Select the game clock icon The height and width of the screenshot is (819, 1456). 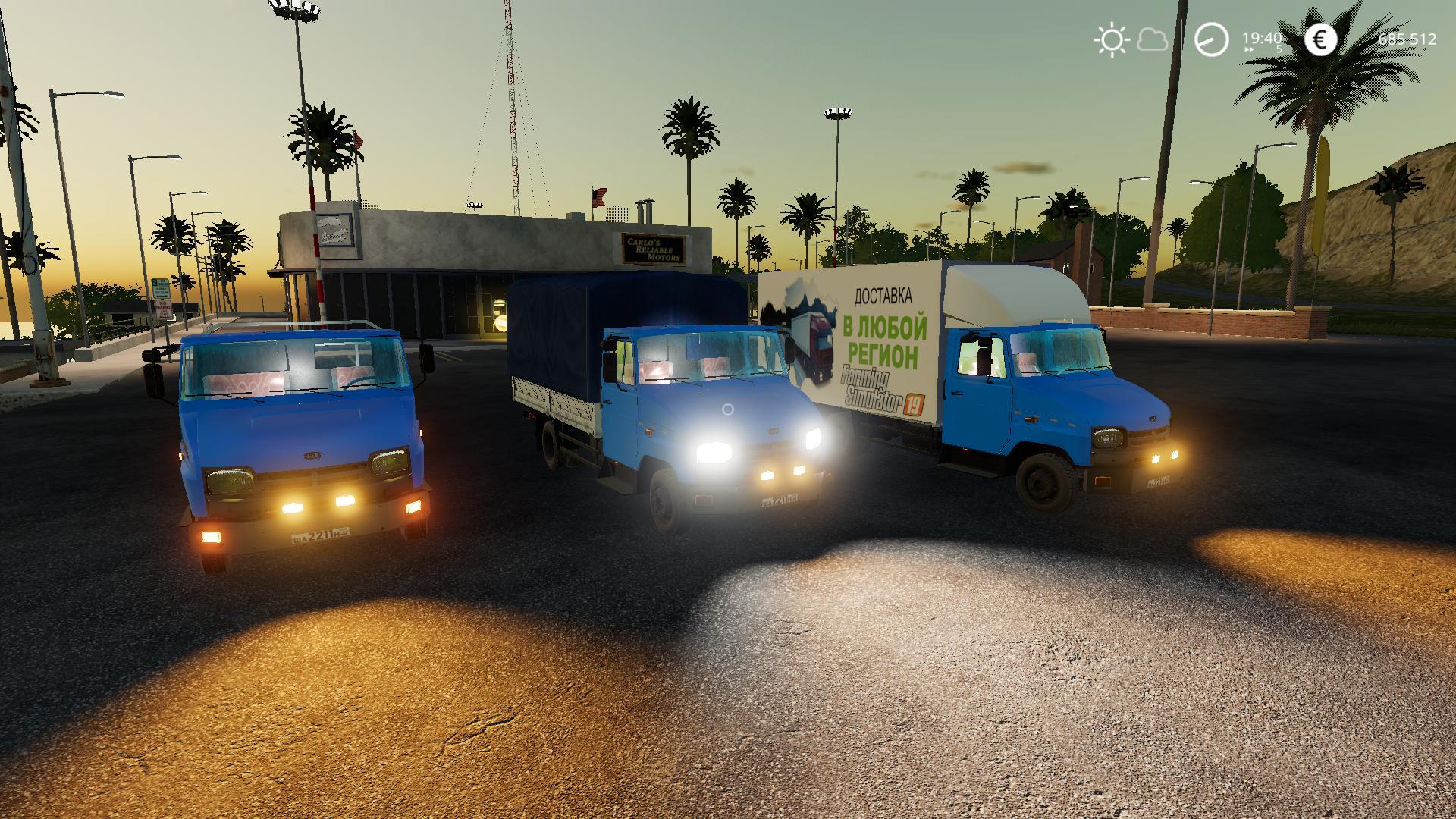click(x=1211, y=39)
